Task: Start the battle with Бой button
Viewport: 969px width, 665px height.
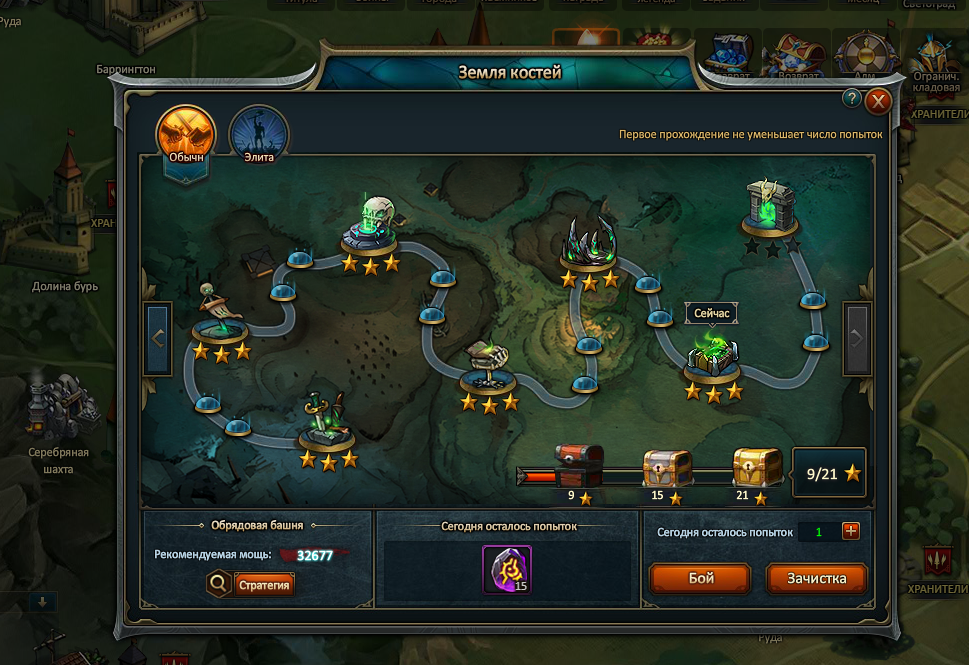Action: pos(700,578)
